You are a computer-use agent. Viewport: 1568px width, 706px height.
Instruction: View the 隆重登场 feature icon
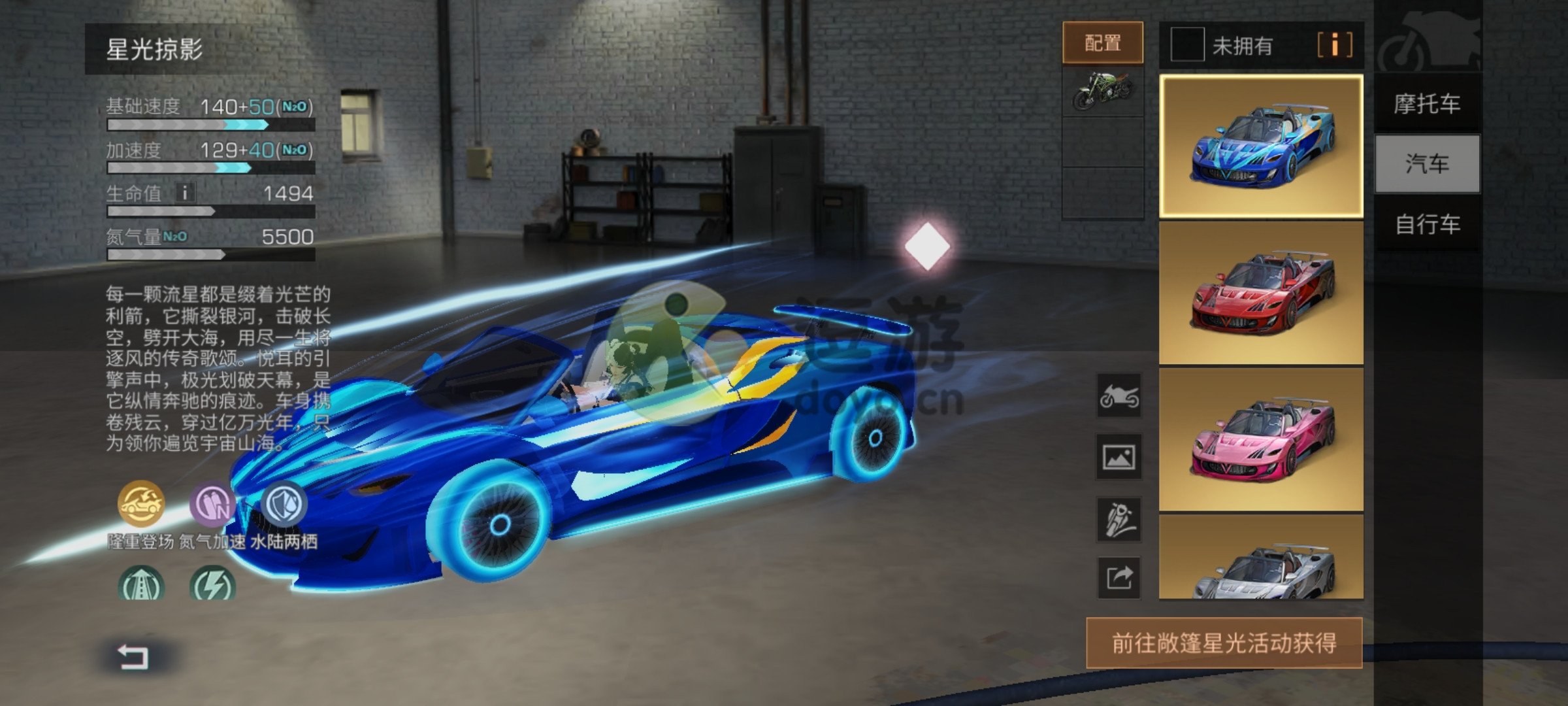pos(140,503)
